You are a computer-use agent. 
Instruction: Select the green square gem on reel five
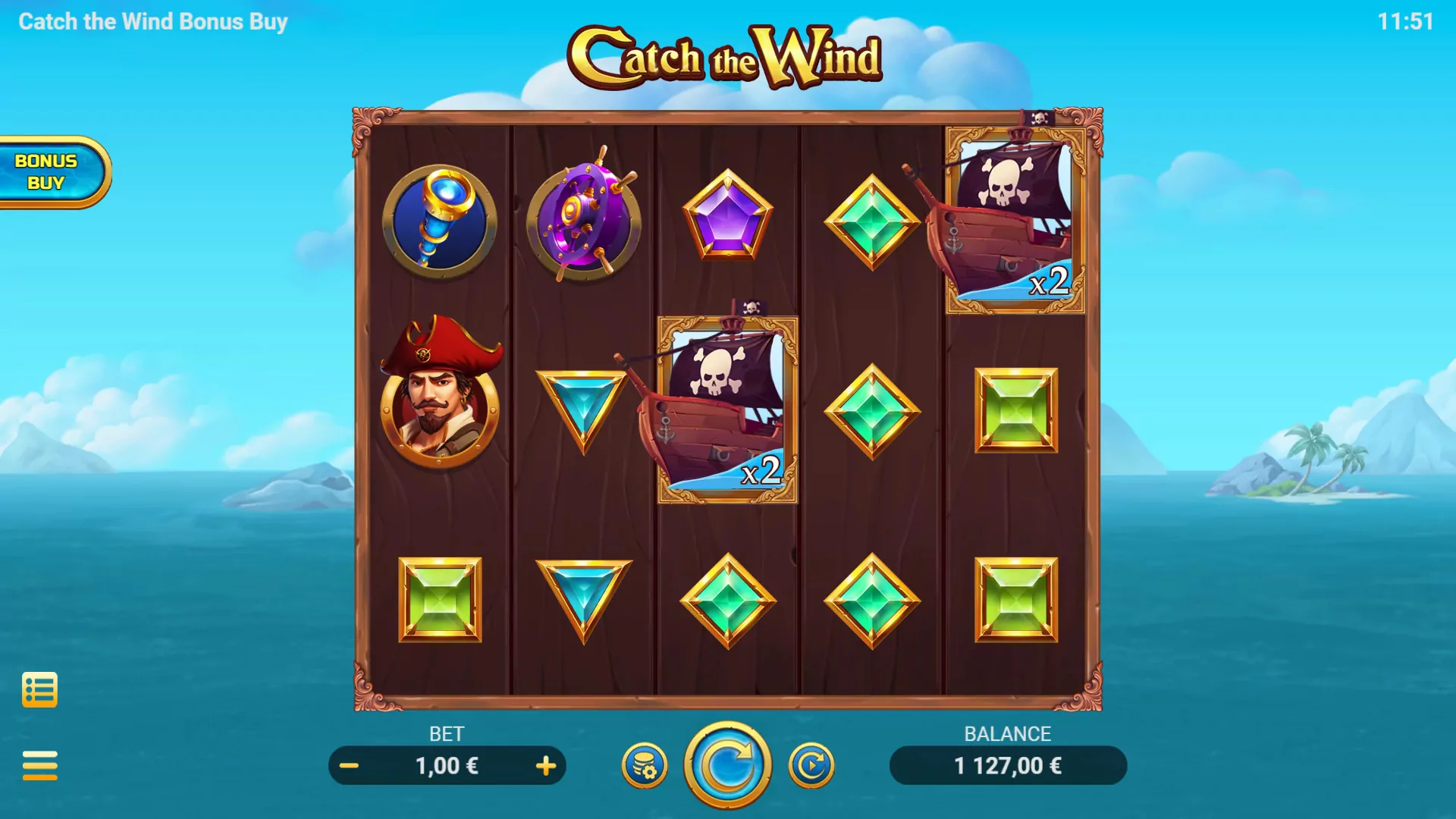[x=1016, y=409]
